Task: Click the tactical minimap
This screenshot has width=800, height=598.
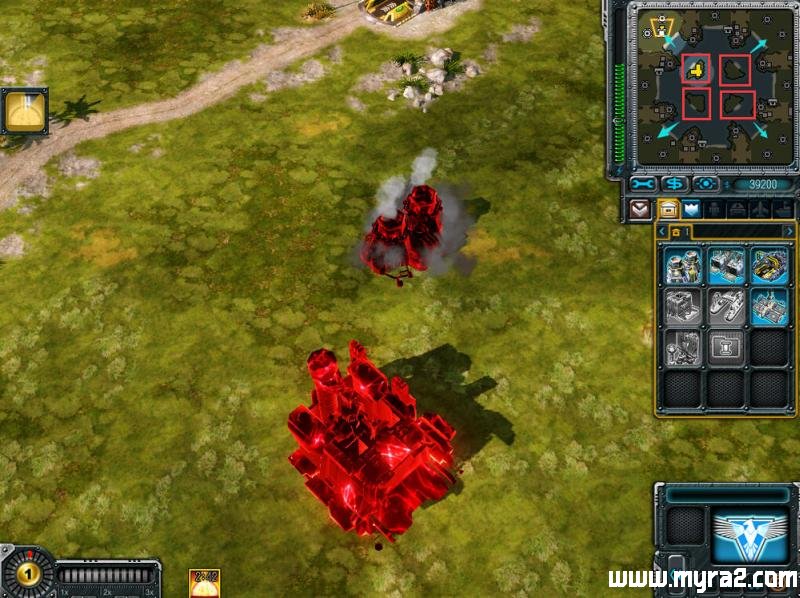Action: pyautogui.click(x=713, y=87)
